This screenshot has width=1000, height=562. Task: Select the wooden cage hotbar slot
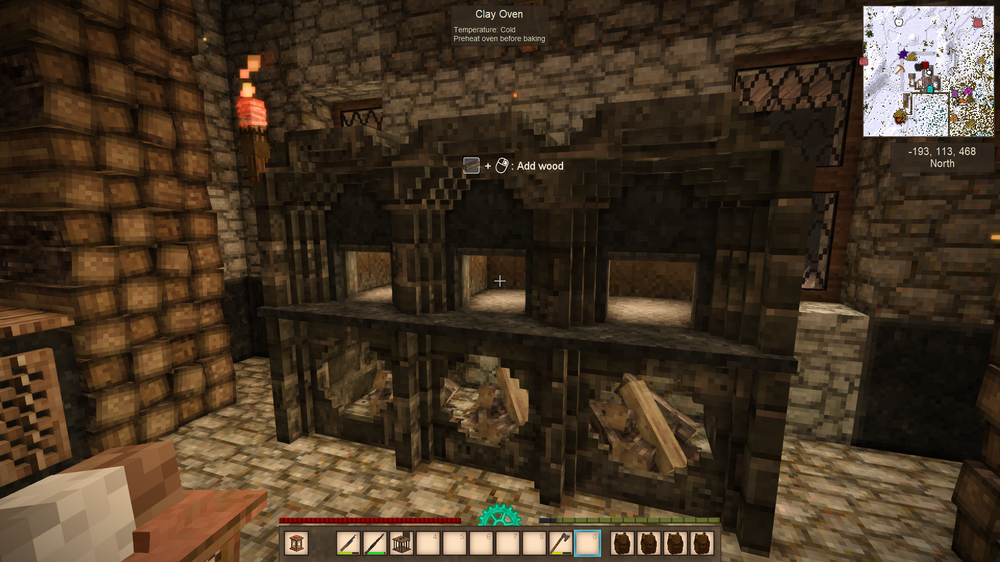[x=400, y=543]
